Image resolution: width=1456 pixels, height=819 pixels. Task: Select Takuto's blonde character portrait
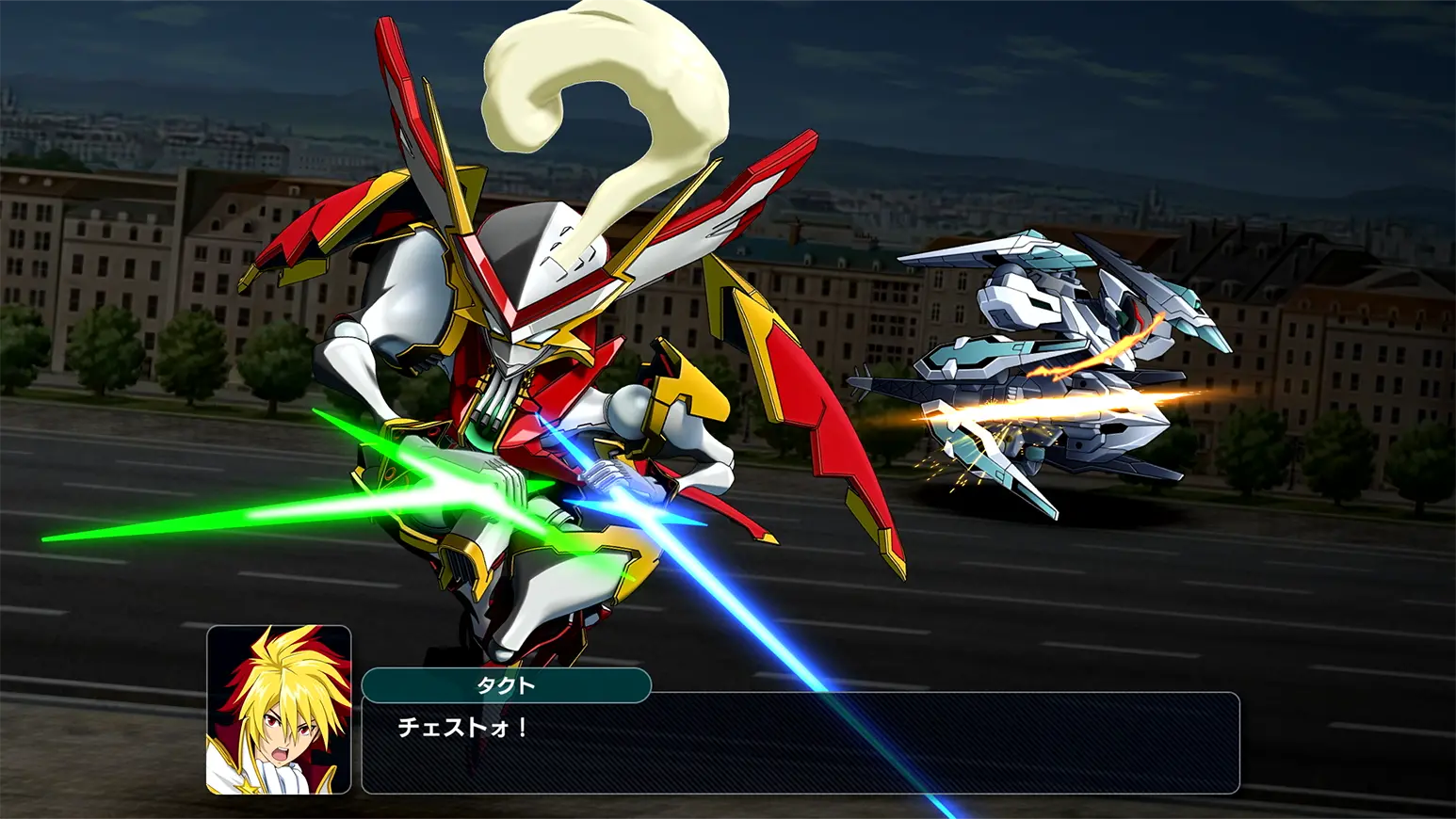pyautogui.click(x=279, y=710)
